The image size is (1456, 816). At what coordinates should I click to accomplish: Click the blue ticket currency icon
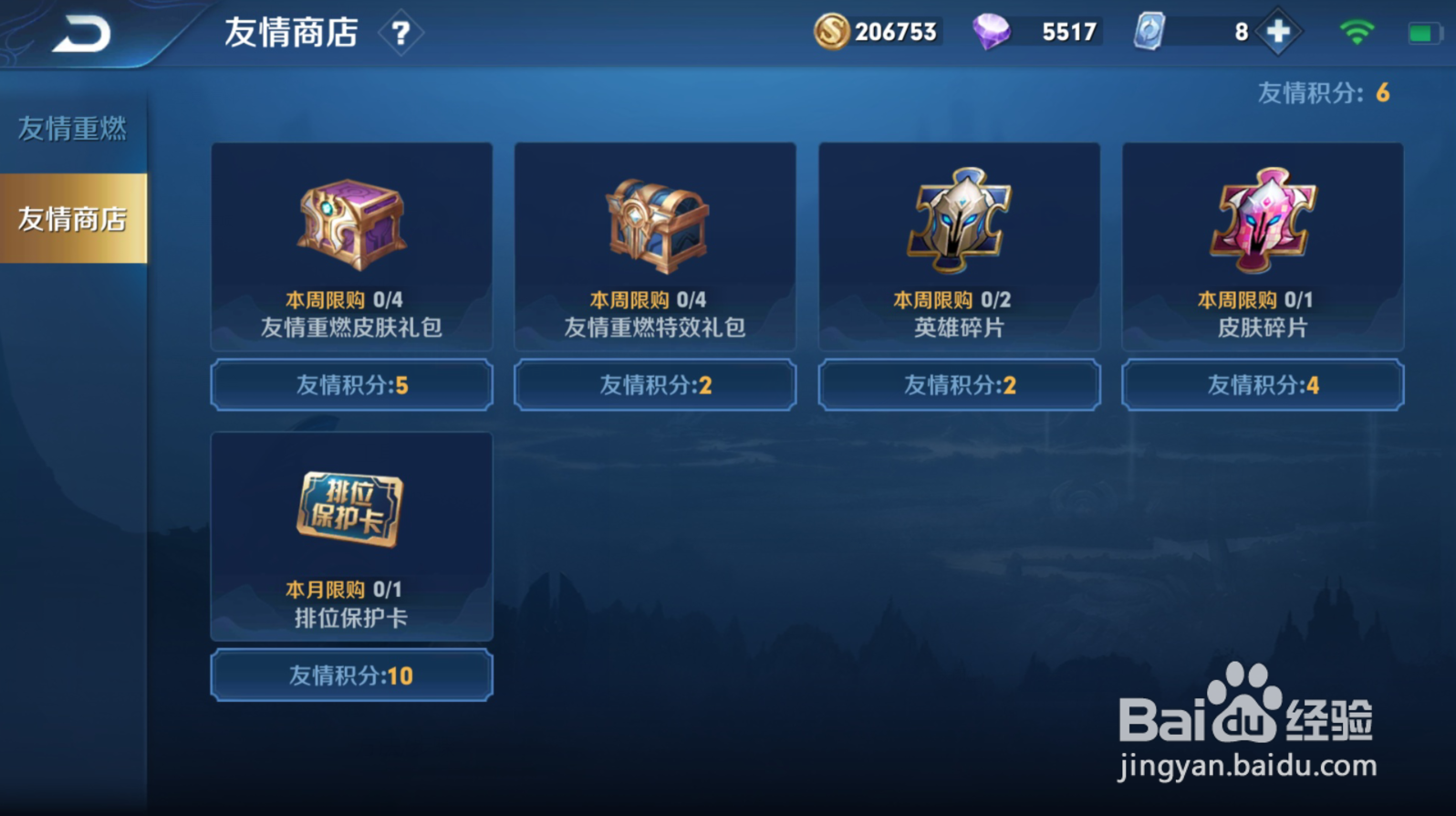[x=1148, y=30]
